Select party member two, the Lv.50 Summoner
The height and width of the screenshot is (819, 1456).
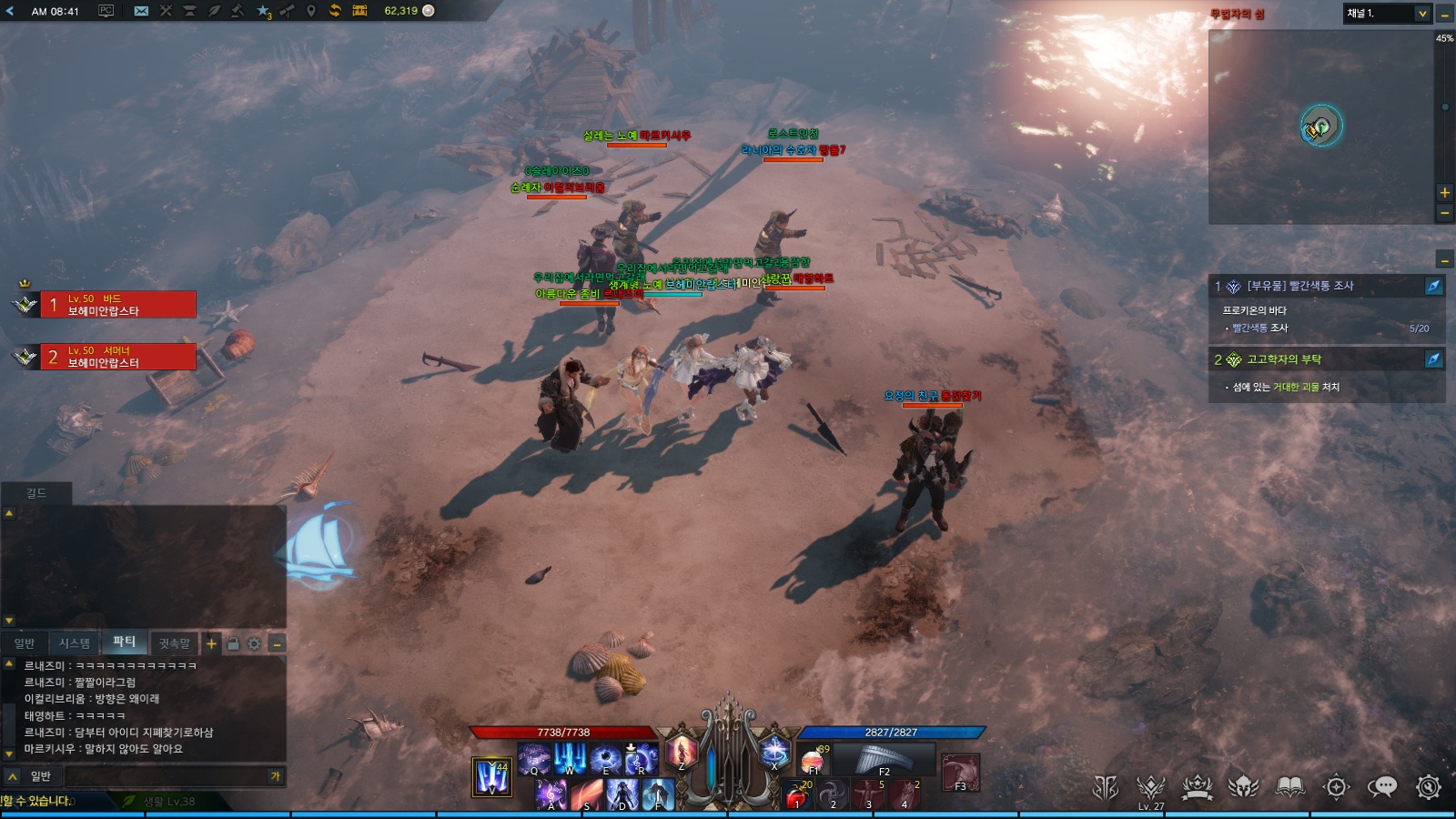coord(117,357)
